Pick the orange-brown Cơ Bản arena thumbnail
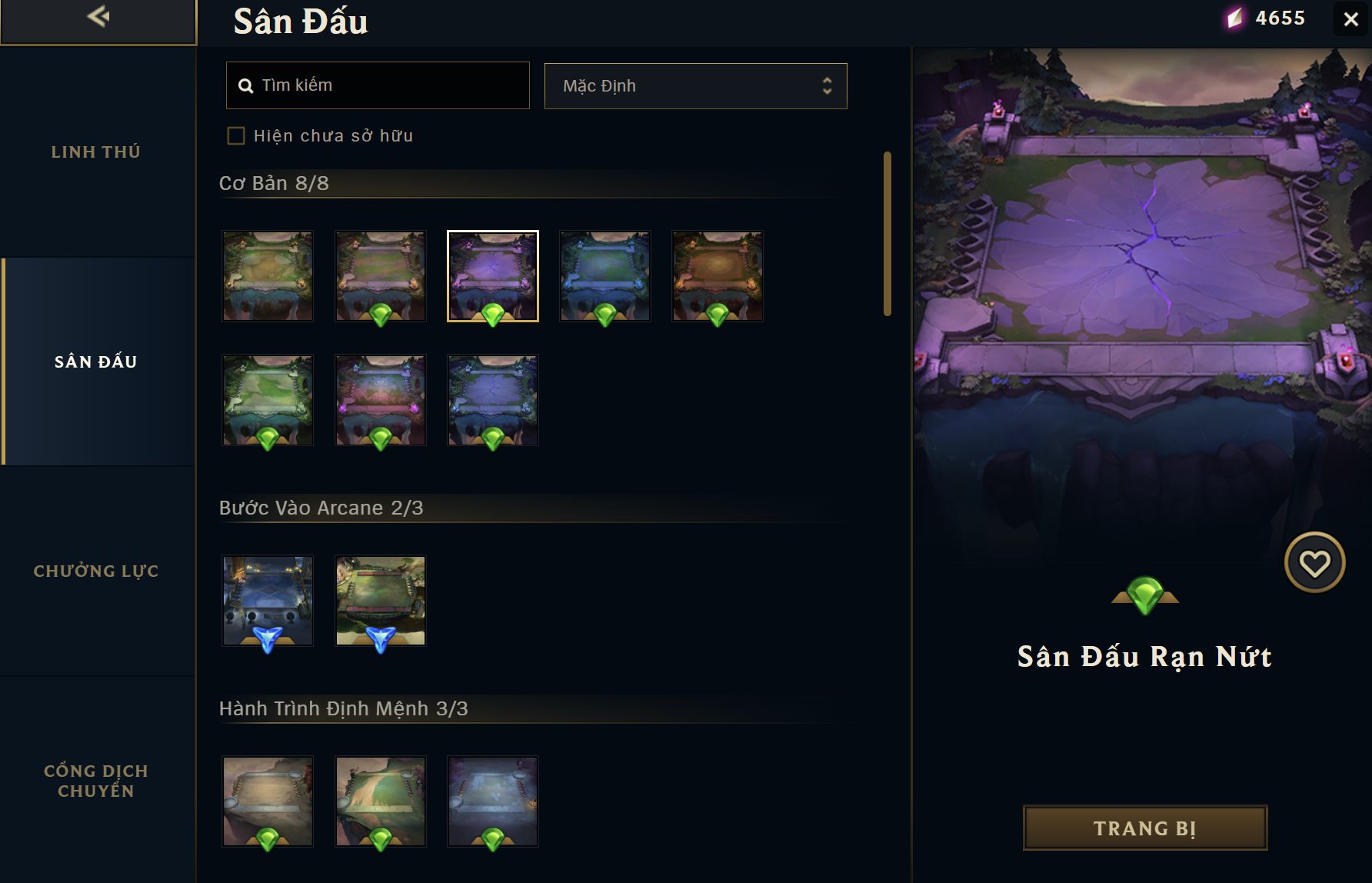This screenshot has width=1372, height=883. coord(718,275)
